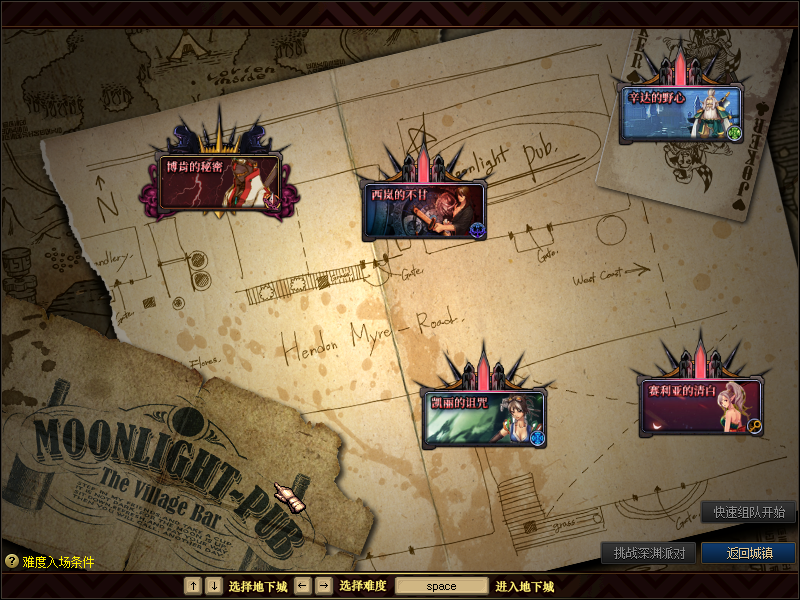Image resolution: width=800 pixels, height=600 pixels.
Task: Return to town with 返回城镇
Action: point(748,553)
